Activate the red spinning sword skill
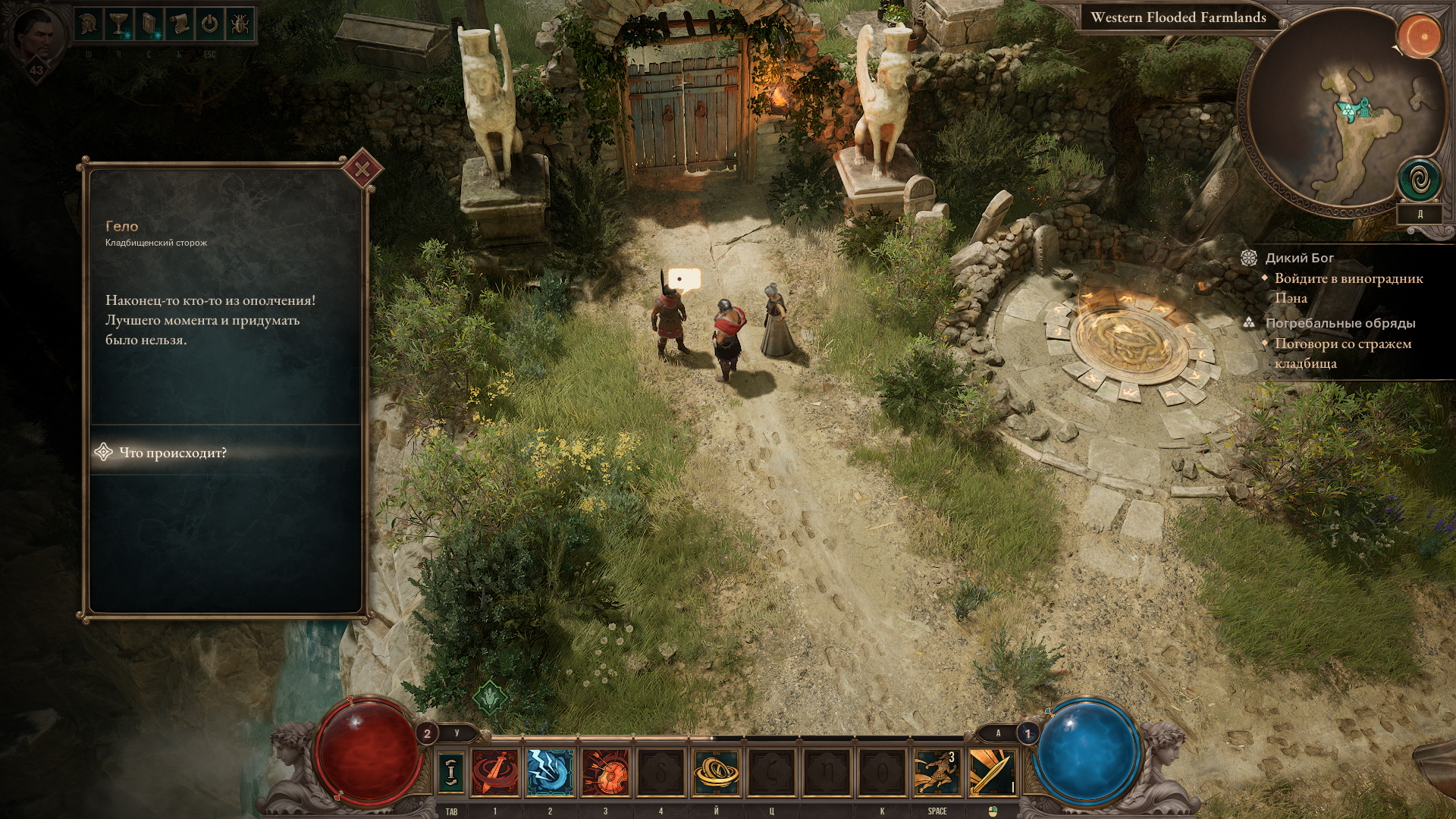The height and width of the screenshot is (819, 1456). (495, 771)
